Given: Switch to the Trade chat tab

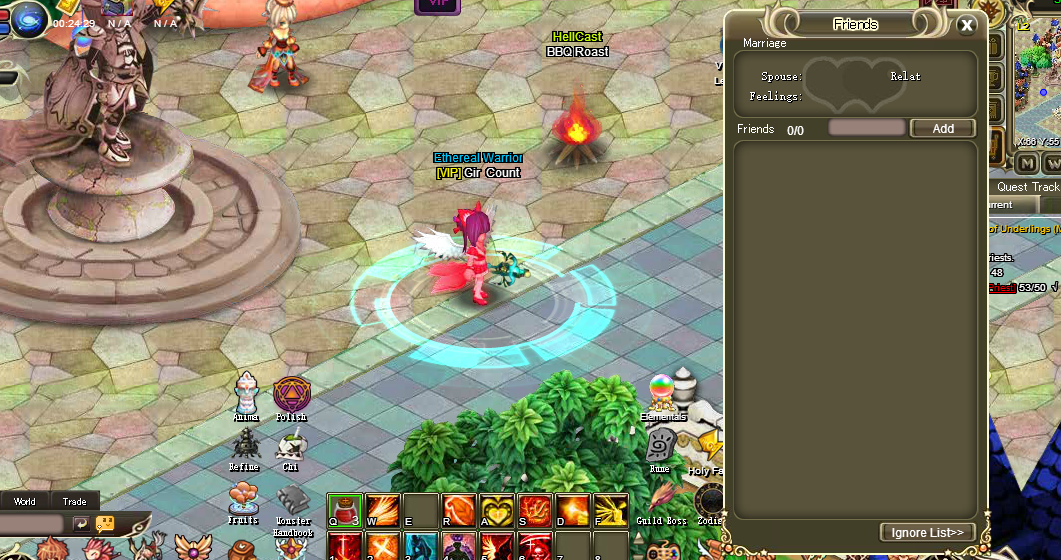Looking at the screenshot, I should click(x=74, y=501).
